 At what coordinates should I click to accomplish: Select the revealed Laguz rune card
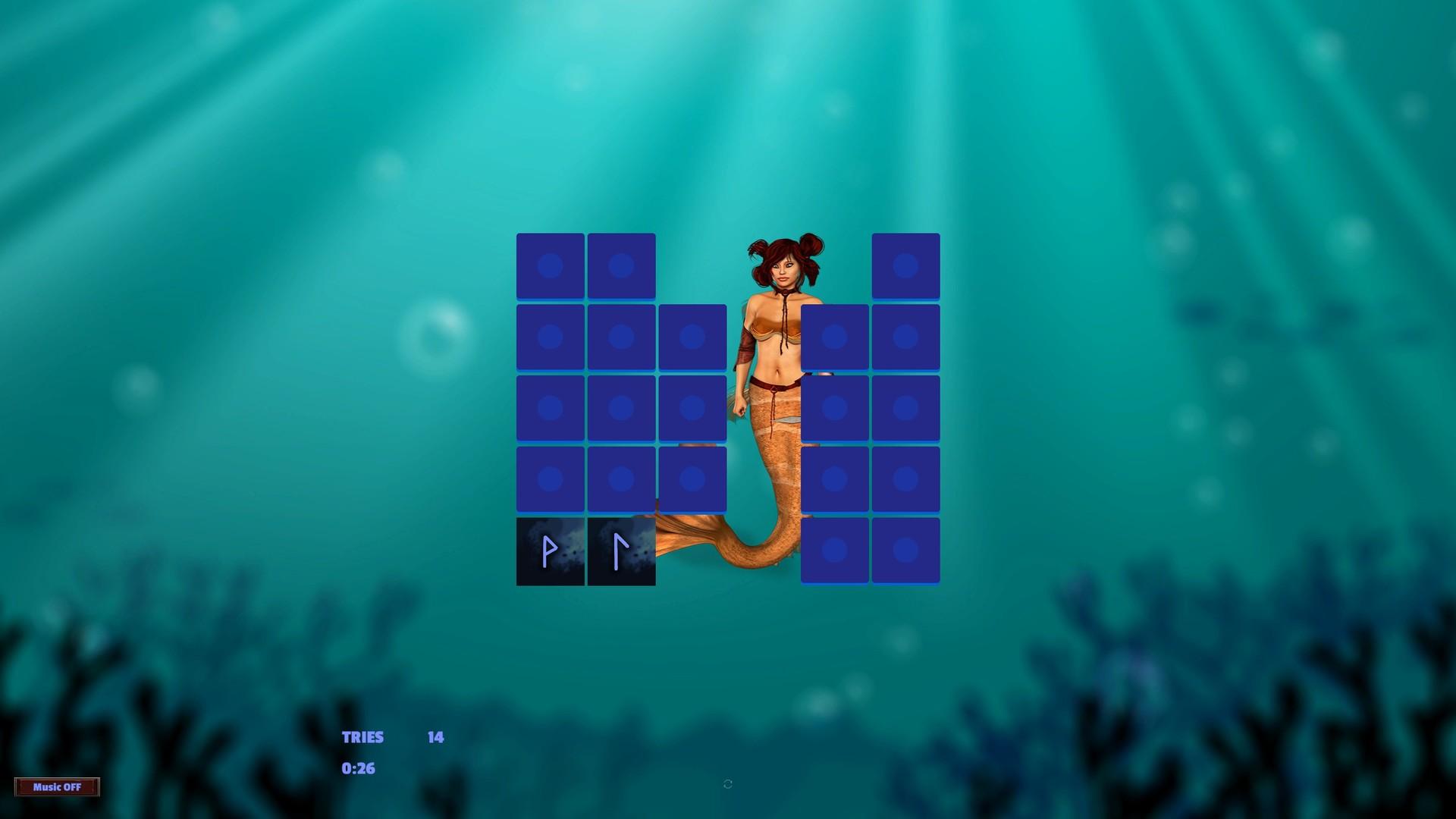click(621, 551)
